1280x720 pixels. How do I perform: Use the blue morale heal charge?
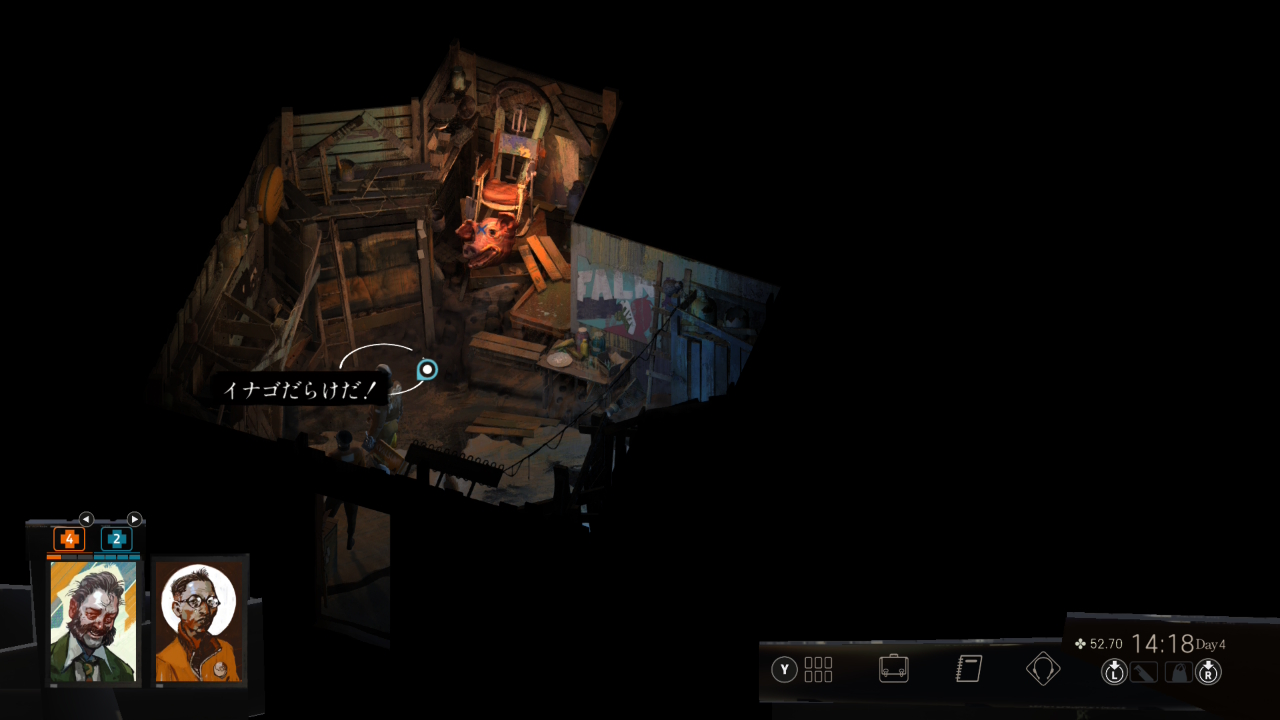click(116, 539)
